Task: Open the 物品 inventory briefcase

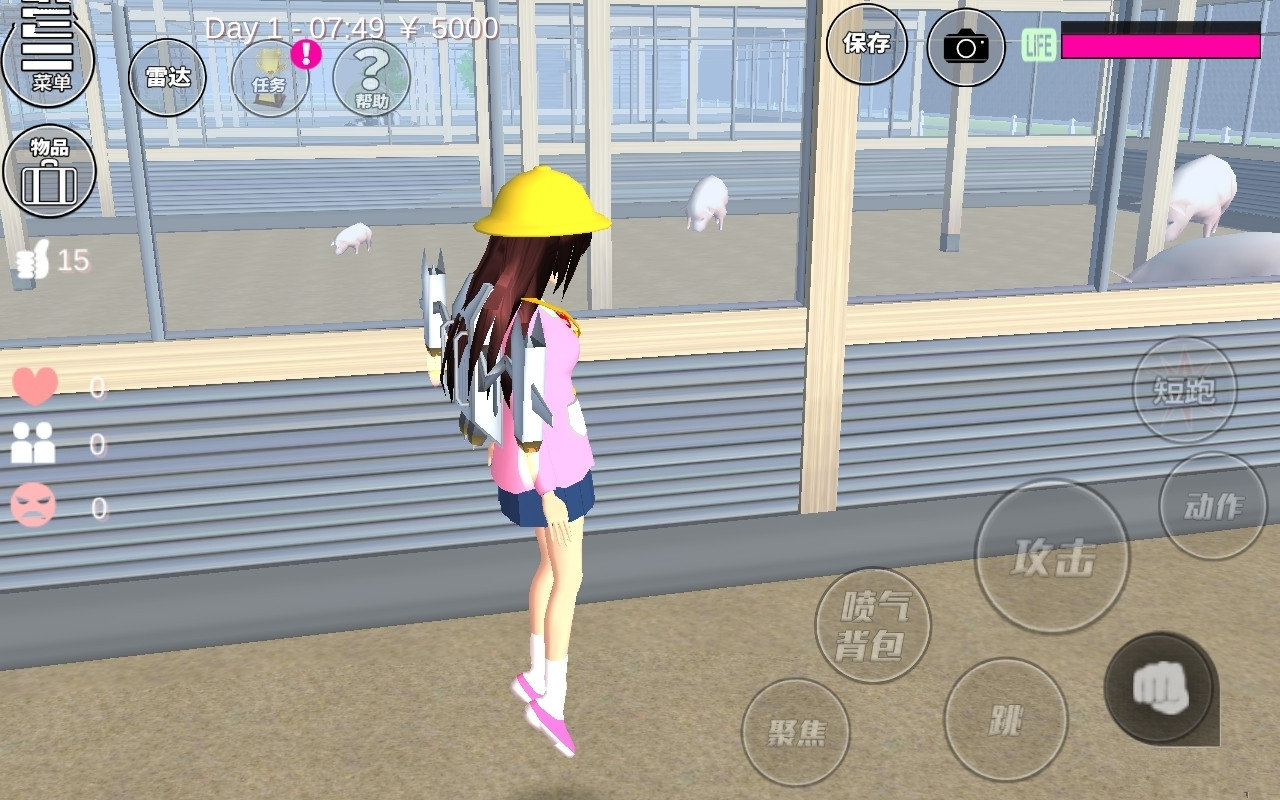Action: (49, 170)
